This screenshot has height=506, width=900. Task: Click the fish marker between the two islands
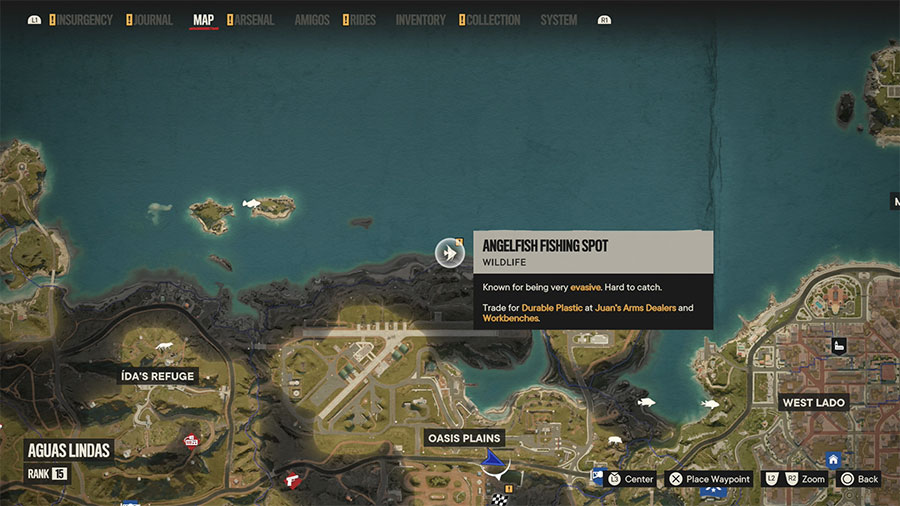(x=252, y=204)
